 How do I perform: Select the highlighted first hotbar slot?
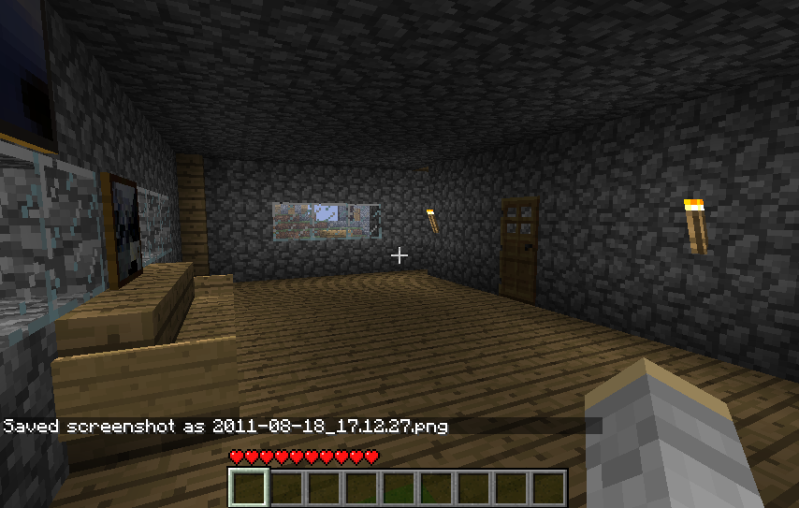248,488
